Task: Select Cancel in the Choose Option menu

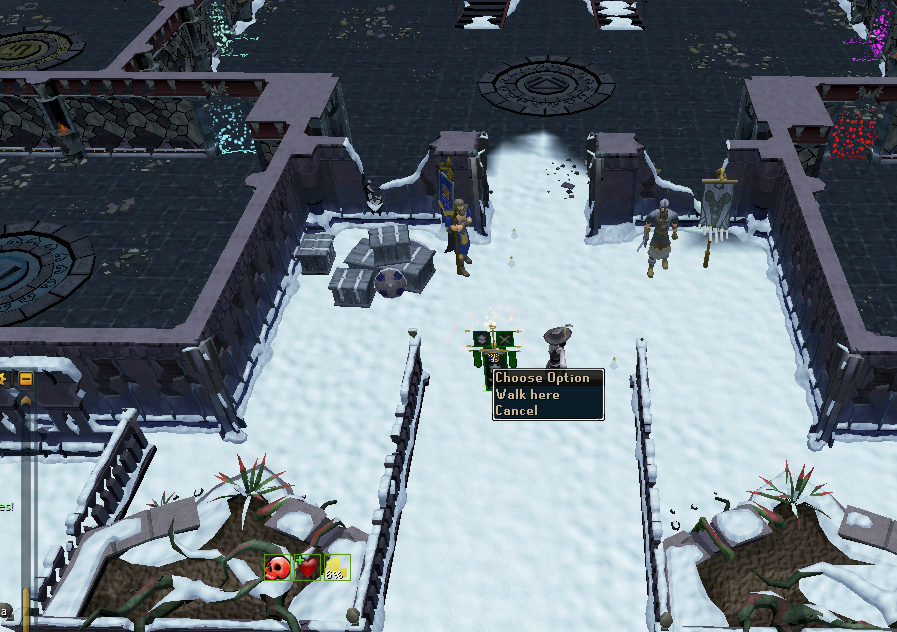Action: (x=516, y=411)
